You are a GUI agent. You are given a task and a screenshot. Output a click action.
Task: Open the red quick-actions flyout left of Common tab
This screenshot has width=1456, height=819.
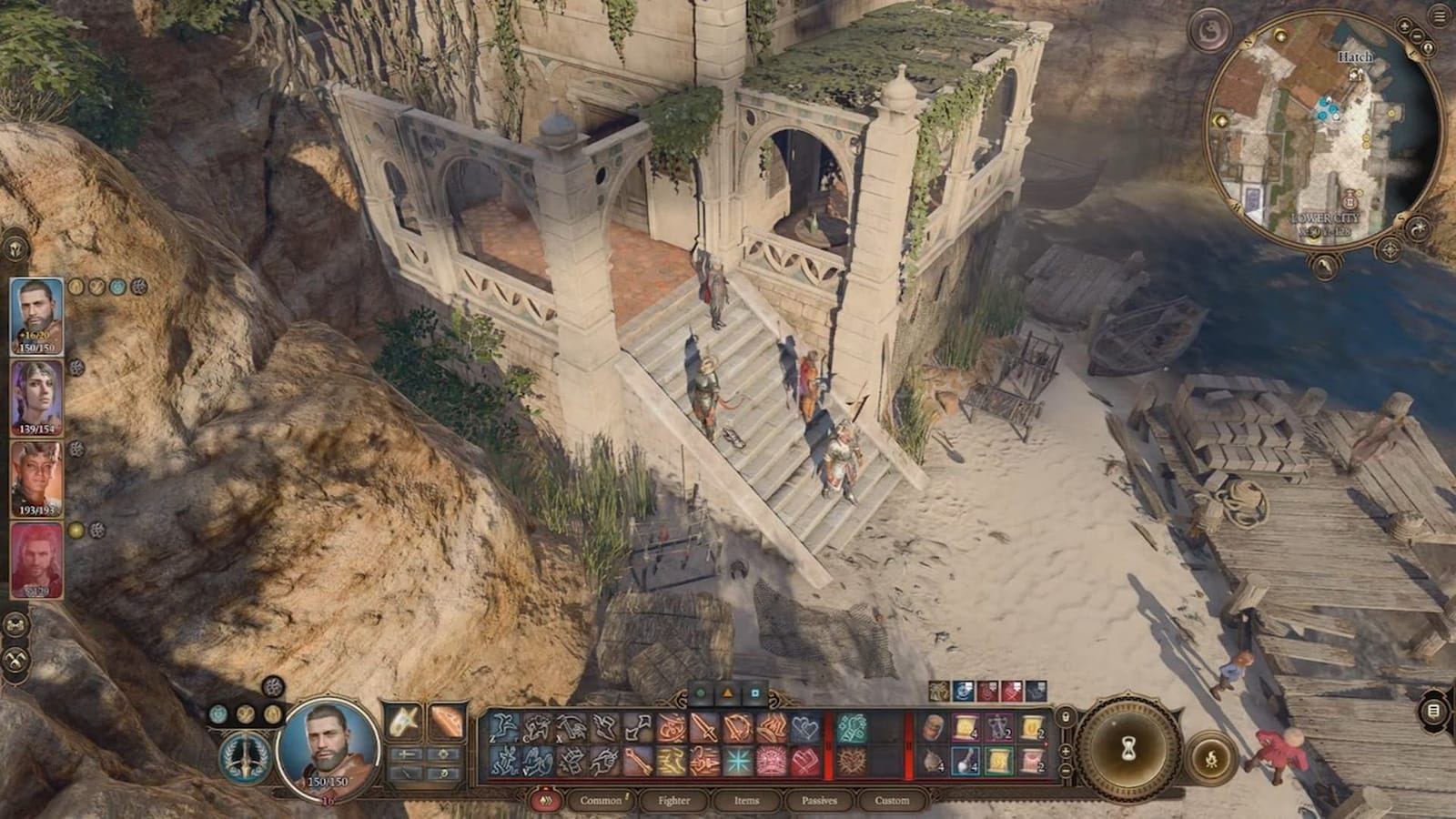[545, 801]
